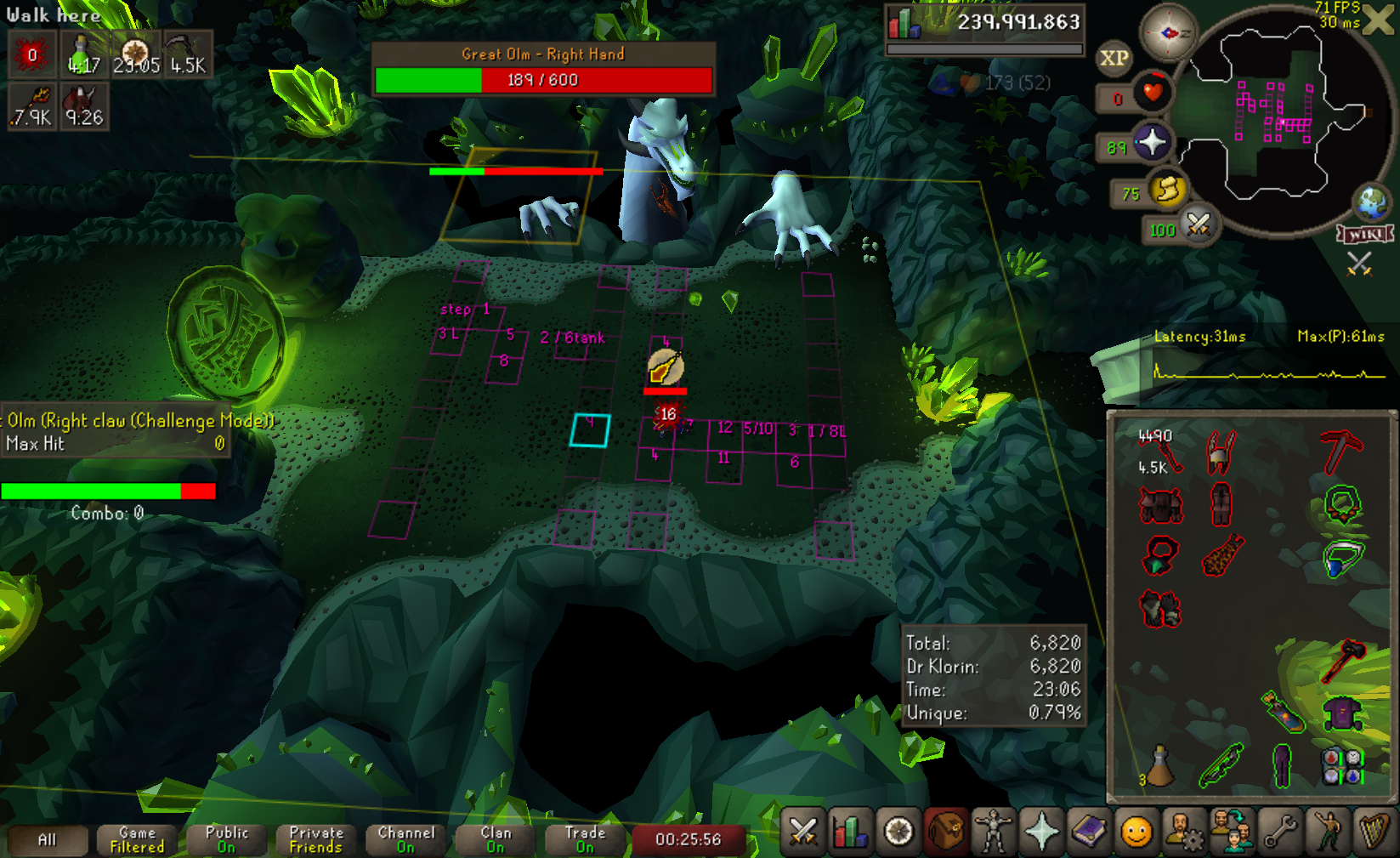
Task: Show the Prayer tab
Action: tap(1041, 832)
